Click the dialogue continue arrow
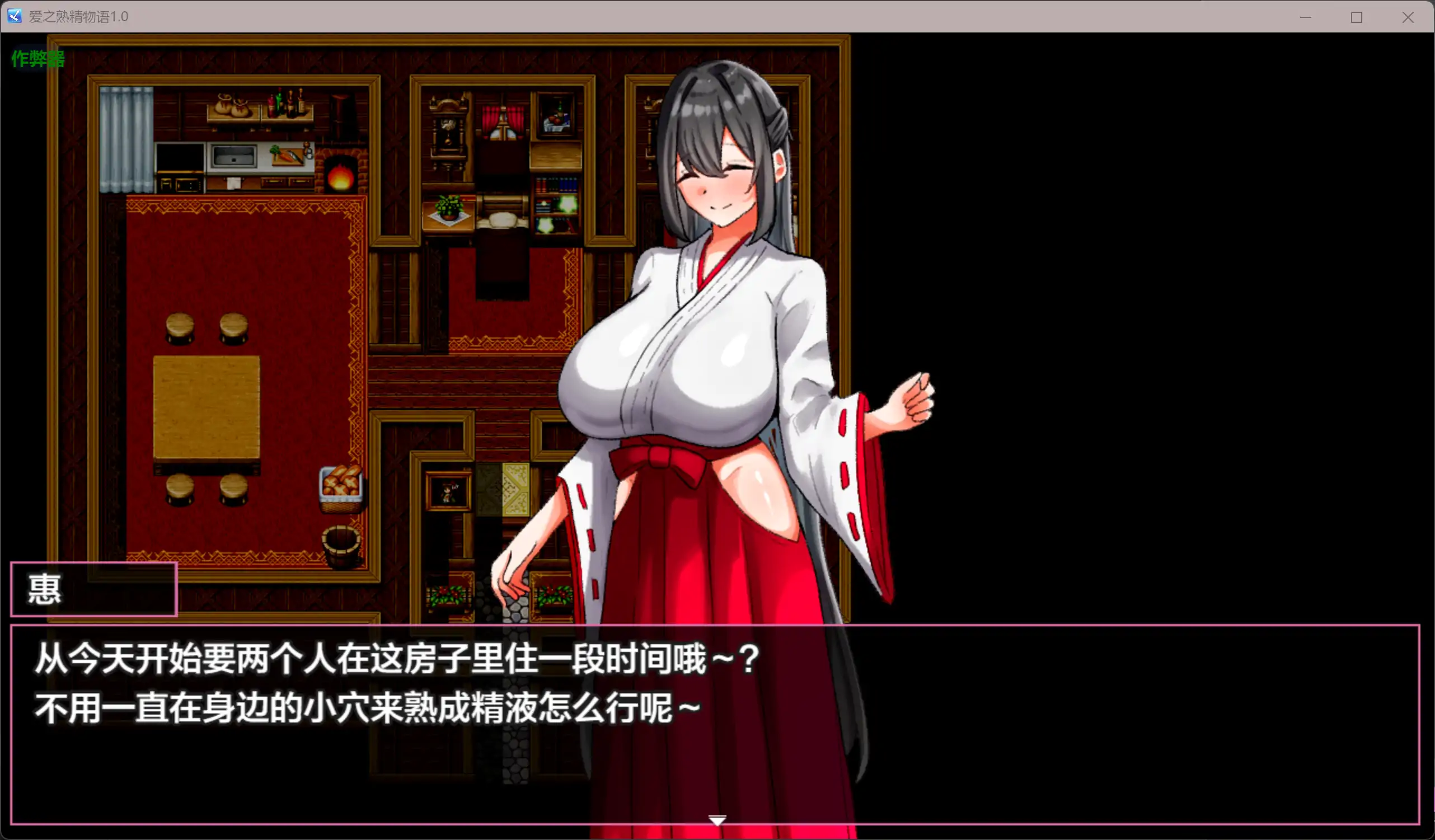 coord(717,820)
